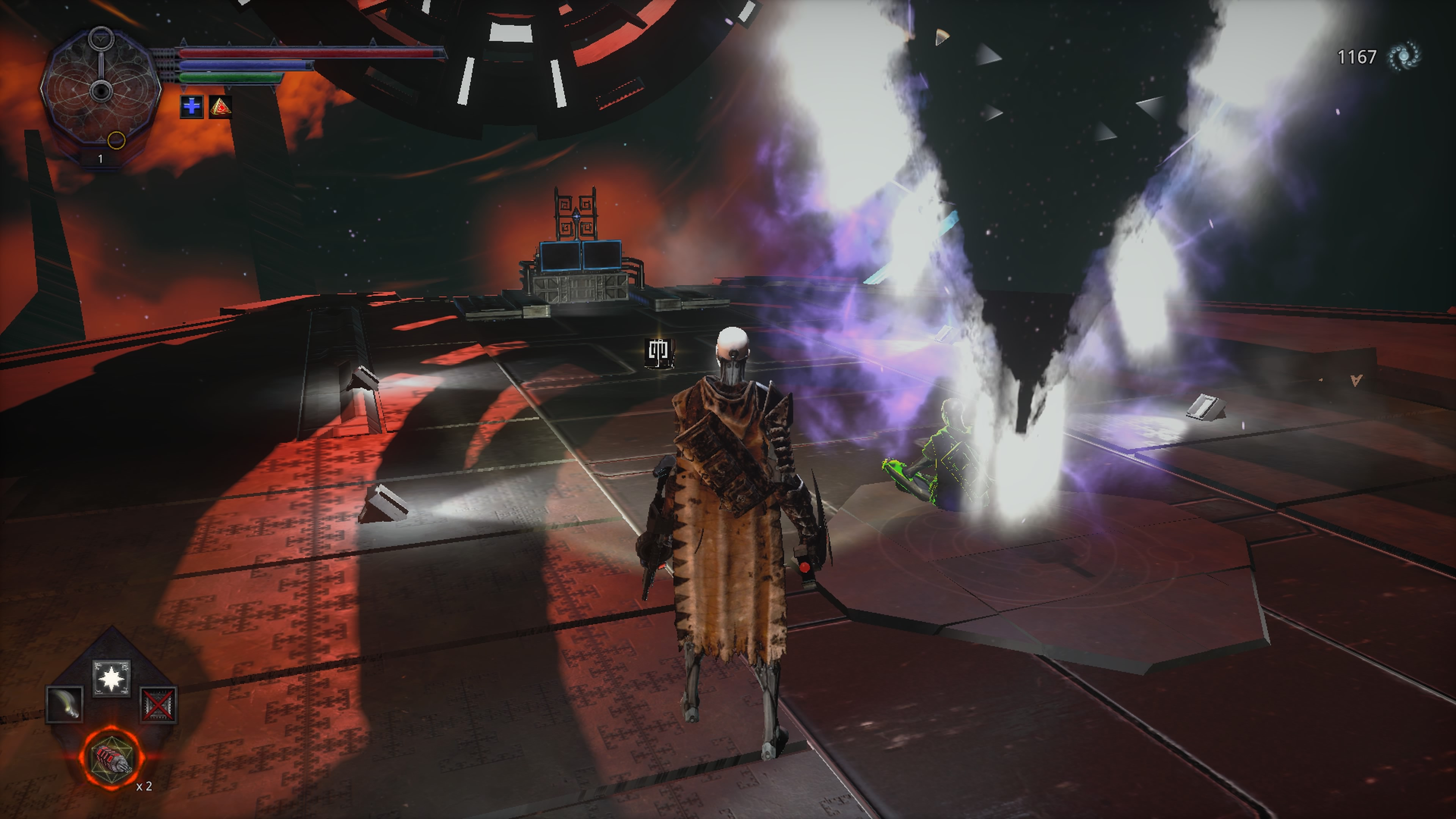Click the spiral axion currency icon
Screen dimensions: 1456x819
[x=1405, y=56]
